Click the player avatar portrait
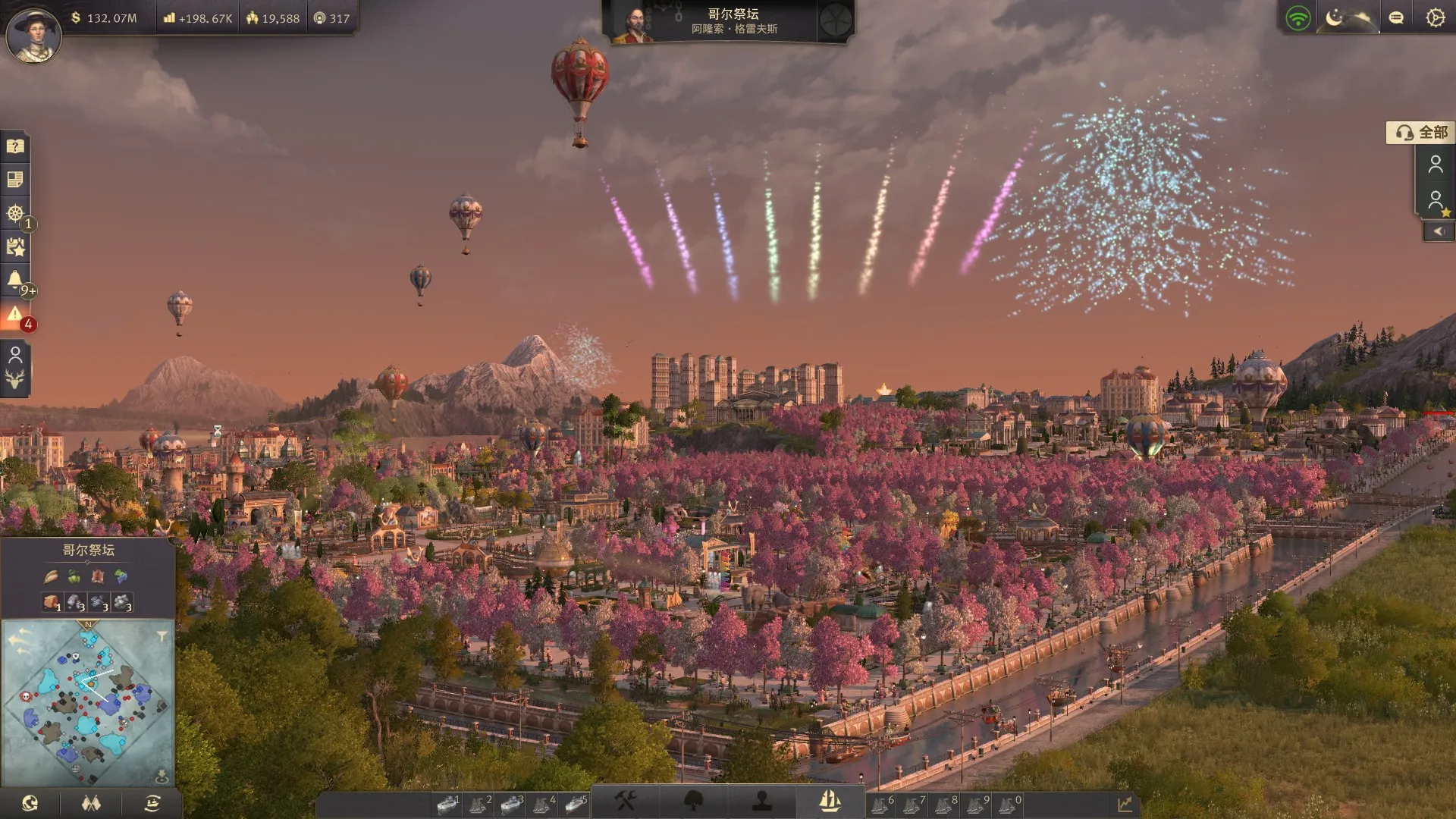 33,35
